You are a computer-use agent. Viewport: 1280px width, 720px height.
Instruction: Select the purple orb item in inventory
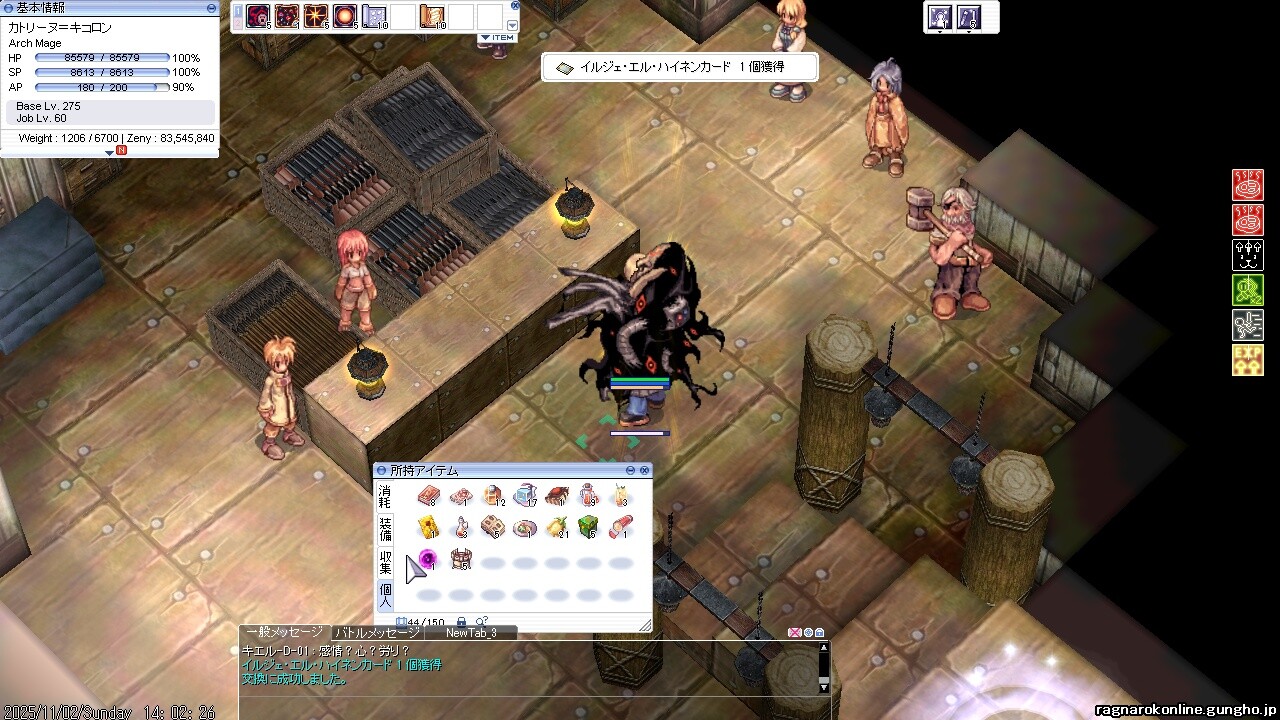point(428,560)
